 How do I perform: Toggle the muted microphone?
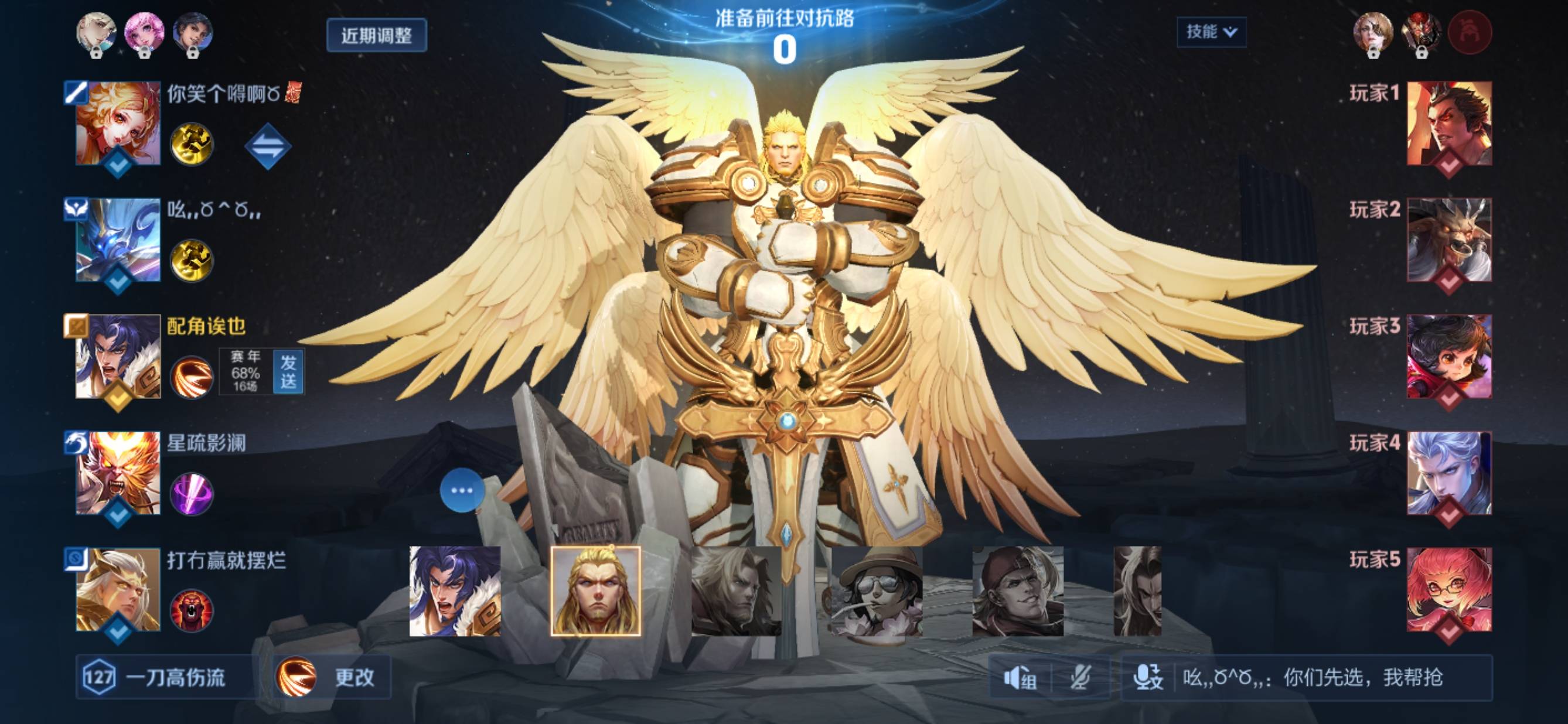[x=1080, y=678]
